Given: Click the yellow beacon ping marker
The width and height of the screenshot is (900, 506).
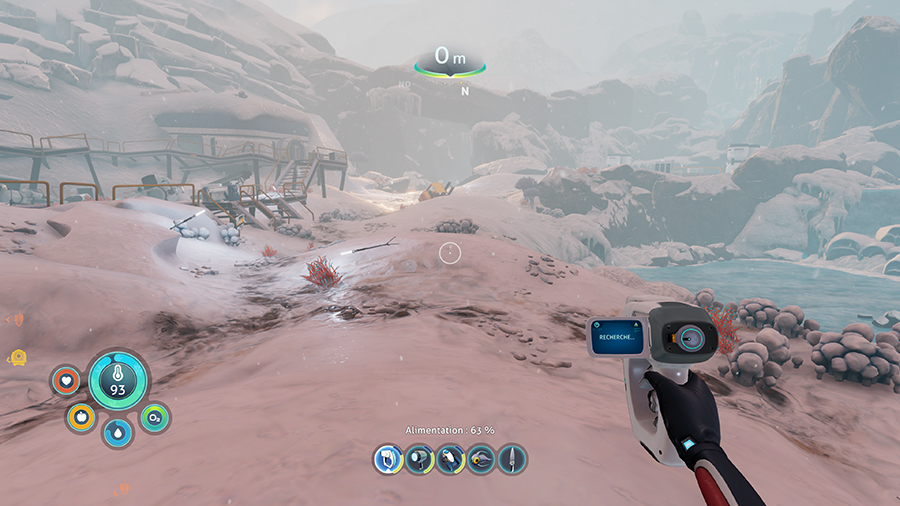Looking at the screenshot, I should tap(17, 356).
